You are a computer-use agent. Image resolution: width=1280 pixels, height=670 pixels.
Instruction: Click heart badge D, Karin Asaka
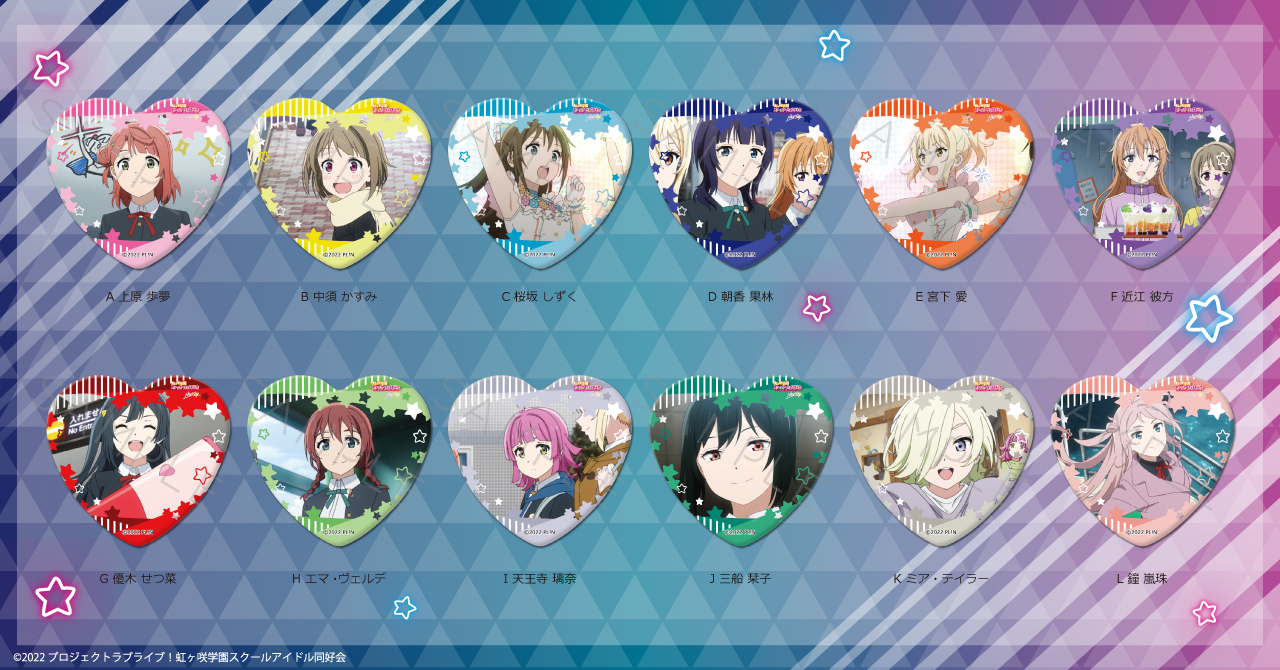741,180
